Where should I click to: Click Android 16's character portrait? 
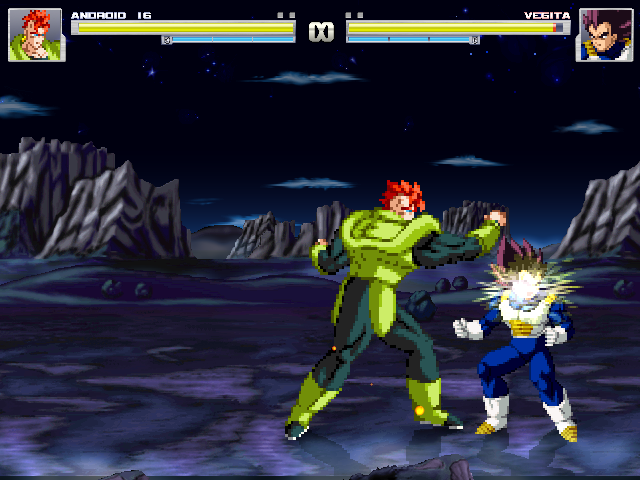(36, 35)
